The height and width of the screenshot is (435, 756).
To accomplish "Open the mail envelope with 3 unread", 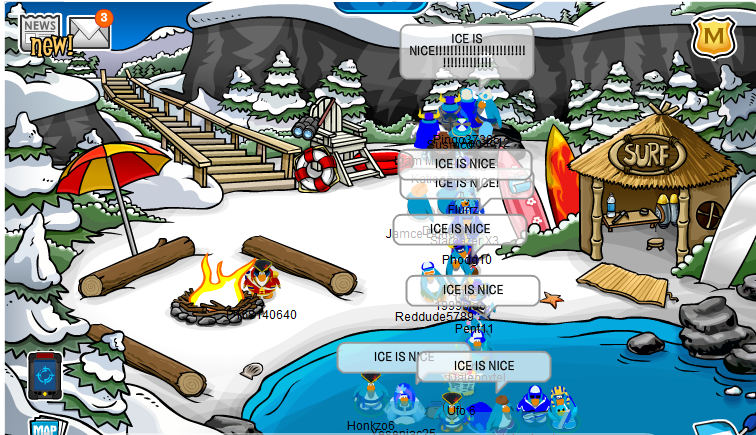I will click(x=88, y=33).
